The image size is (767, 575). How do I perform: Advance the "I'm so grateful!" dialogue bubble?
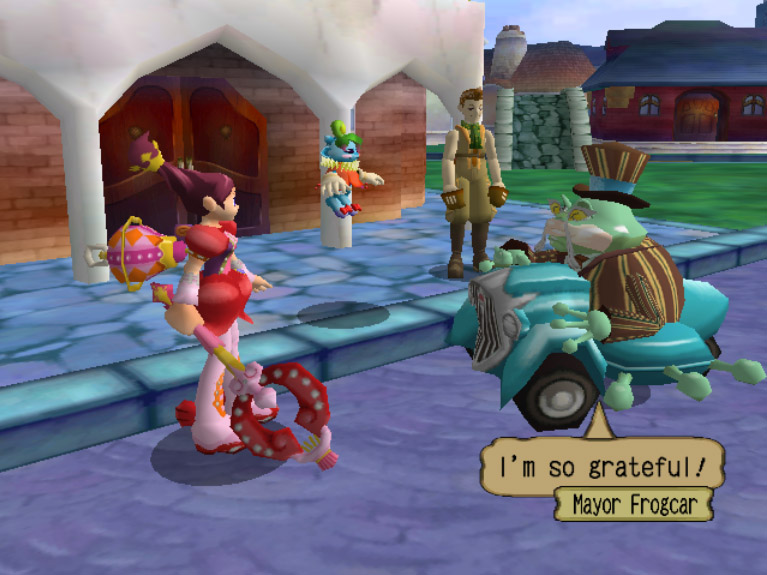pos(601,465)
